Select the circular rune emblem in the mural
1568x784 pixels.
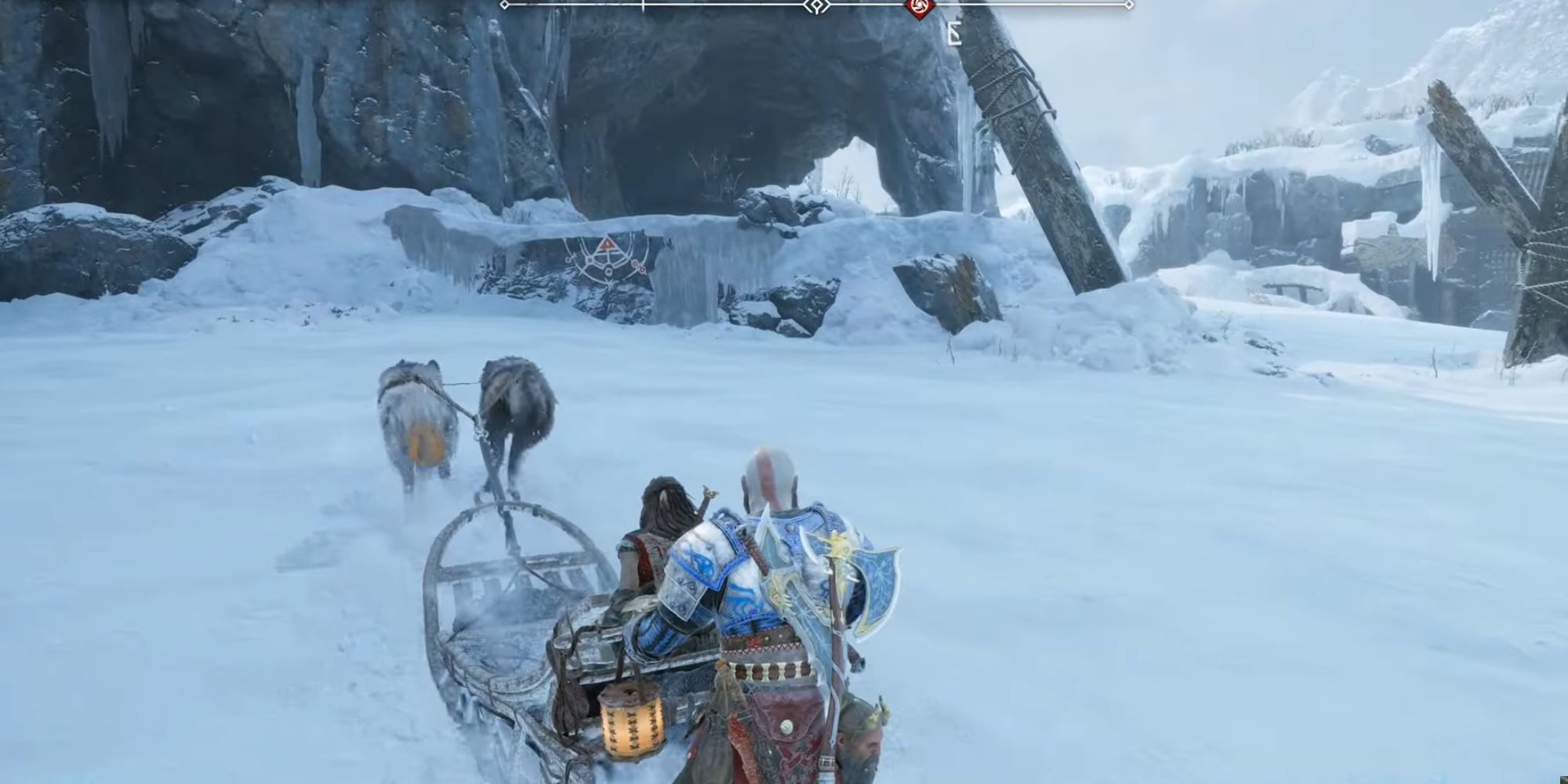608,273
